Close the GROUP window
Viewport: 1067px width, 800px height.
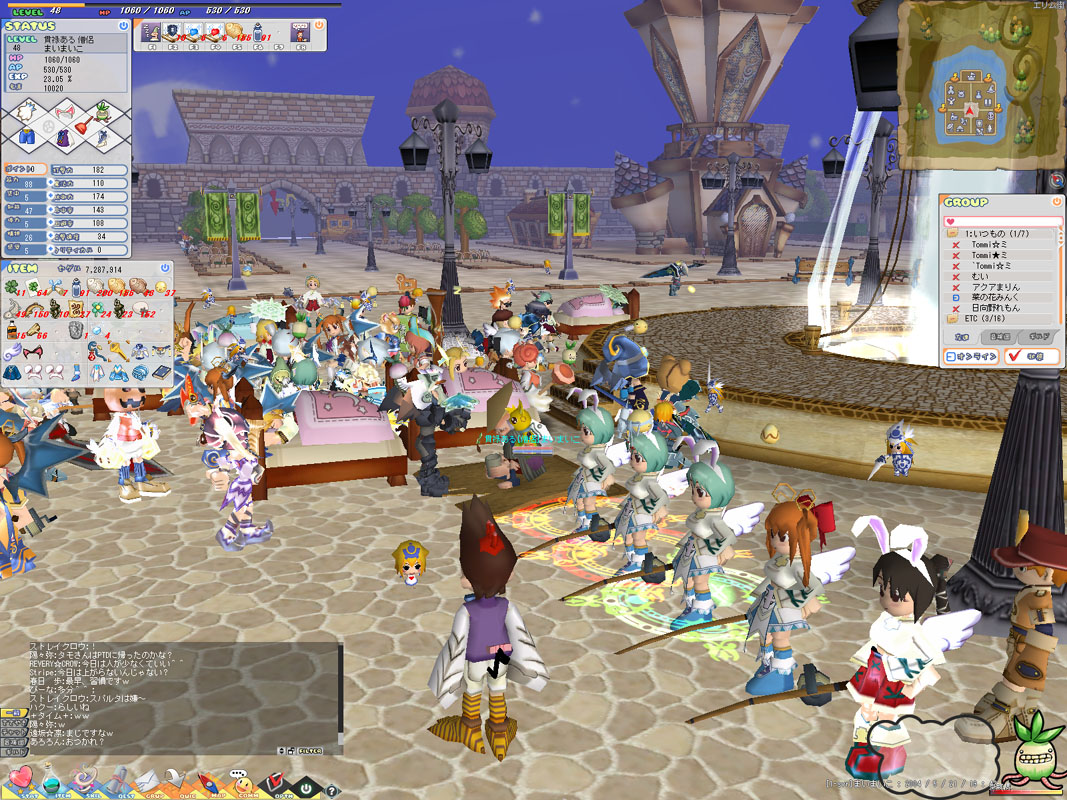pos(1057,201)
